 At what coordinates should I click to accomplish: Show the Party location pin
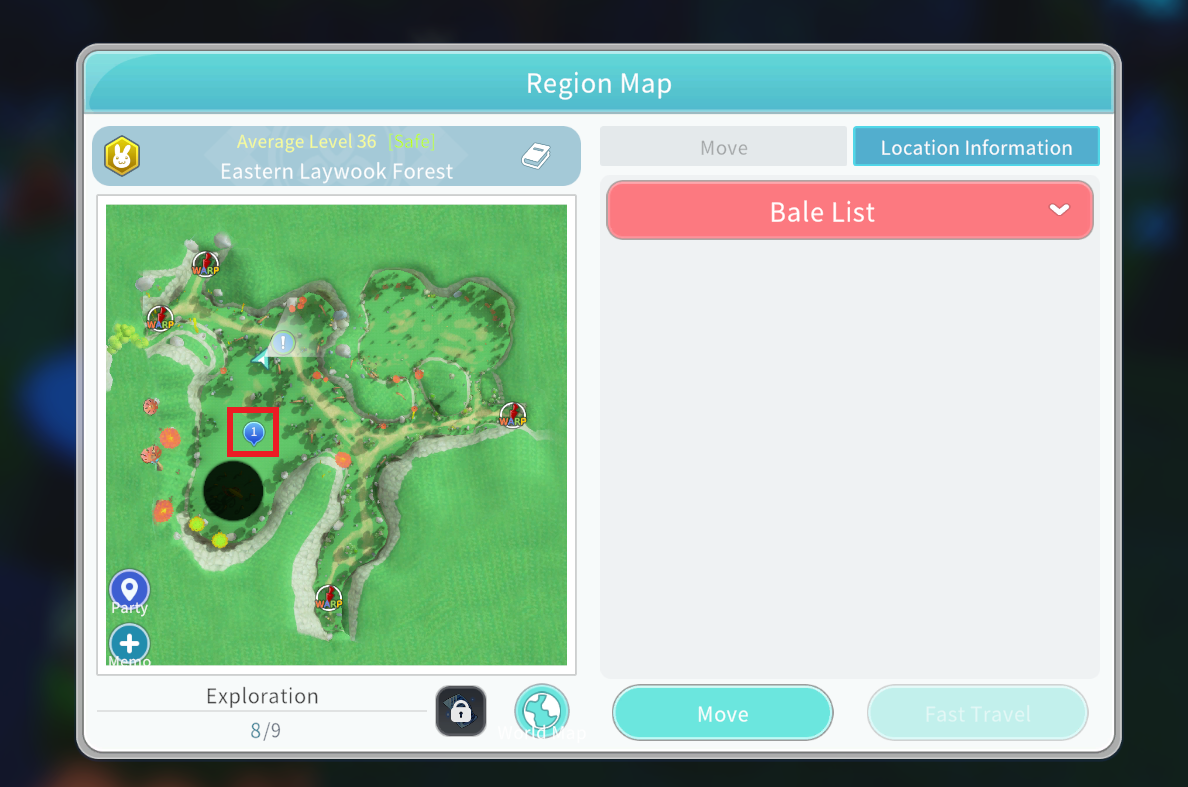[x=129, y=590]
